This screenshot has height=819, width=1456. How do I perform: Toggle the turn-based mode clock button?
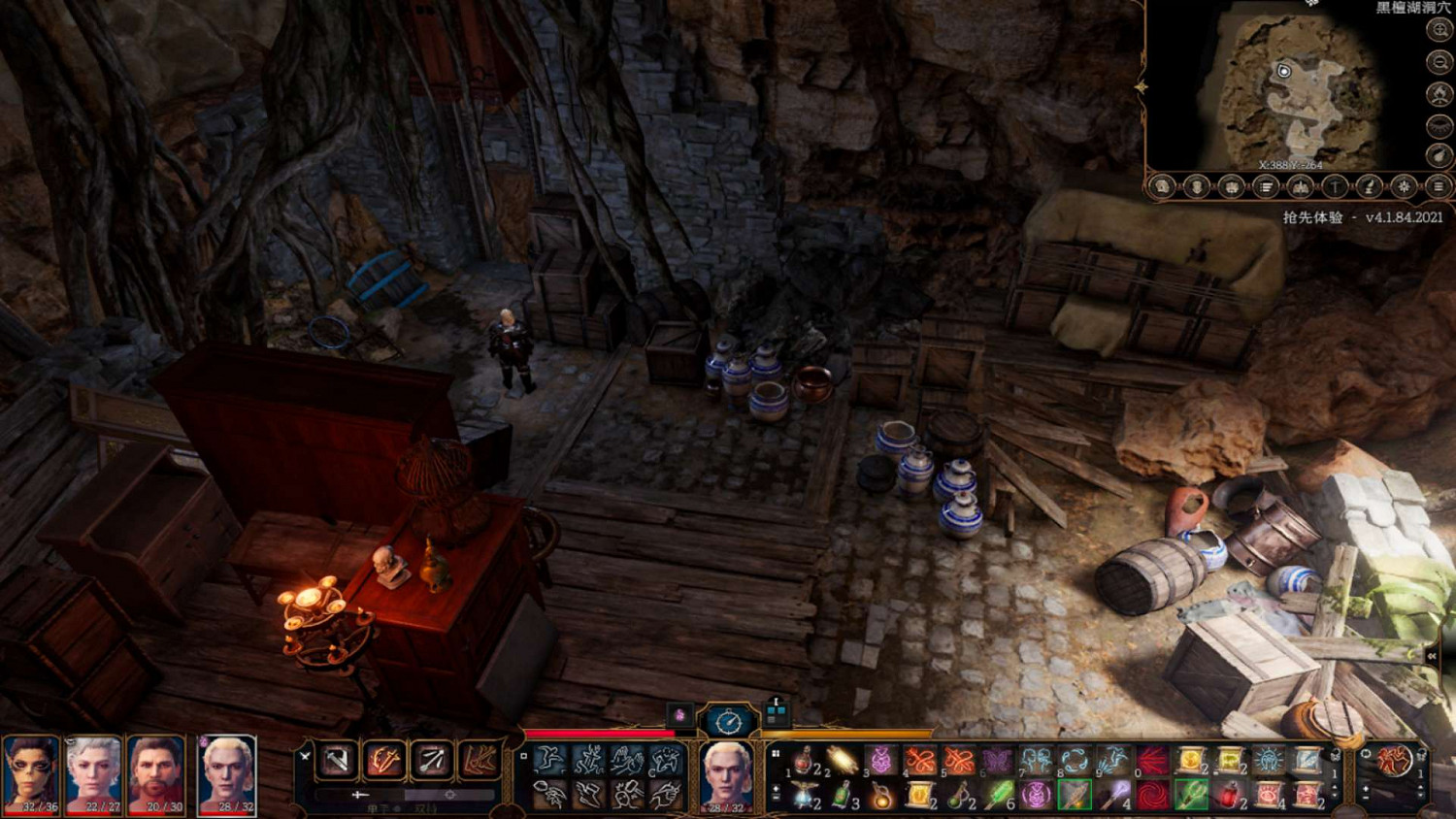pyautogui.click(x=728, y=721)
